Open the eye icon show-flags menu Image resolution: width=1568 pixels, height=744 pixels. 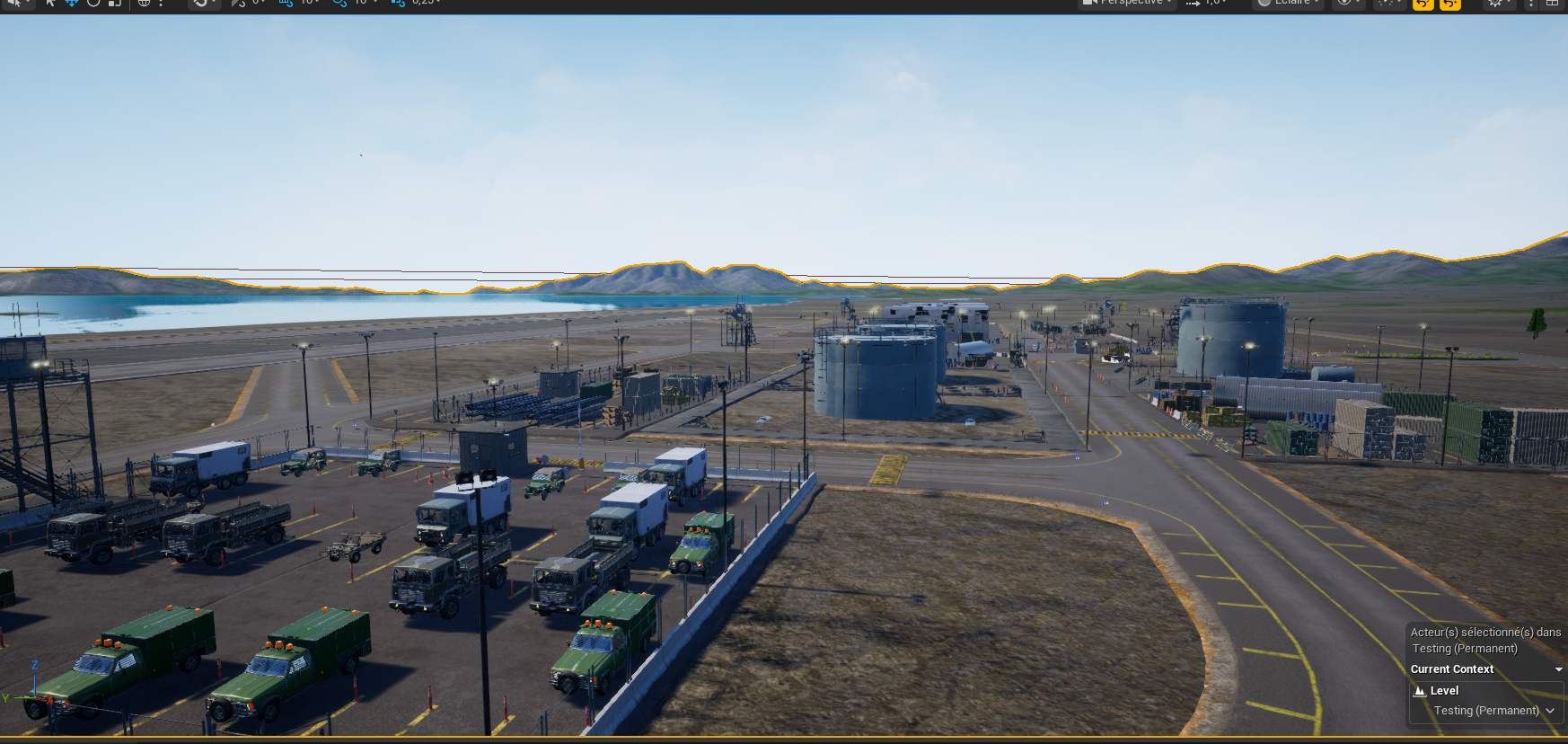tap(1345, 3)
